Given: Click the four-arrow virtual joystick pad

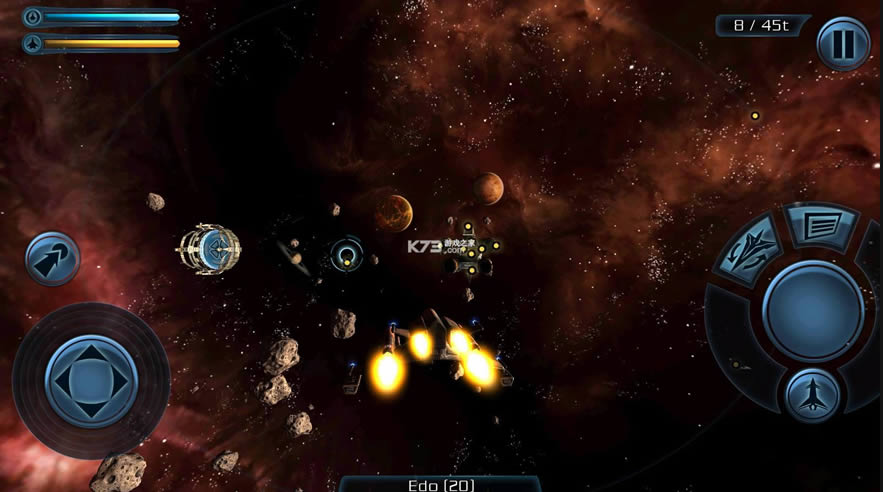Looking at the screenshot, I should [x=90, y=380].
